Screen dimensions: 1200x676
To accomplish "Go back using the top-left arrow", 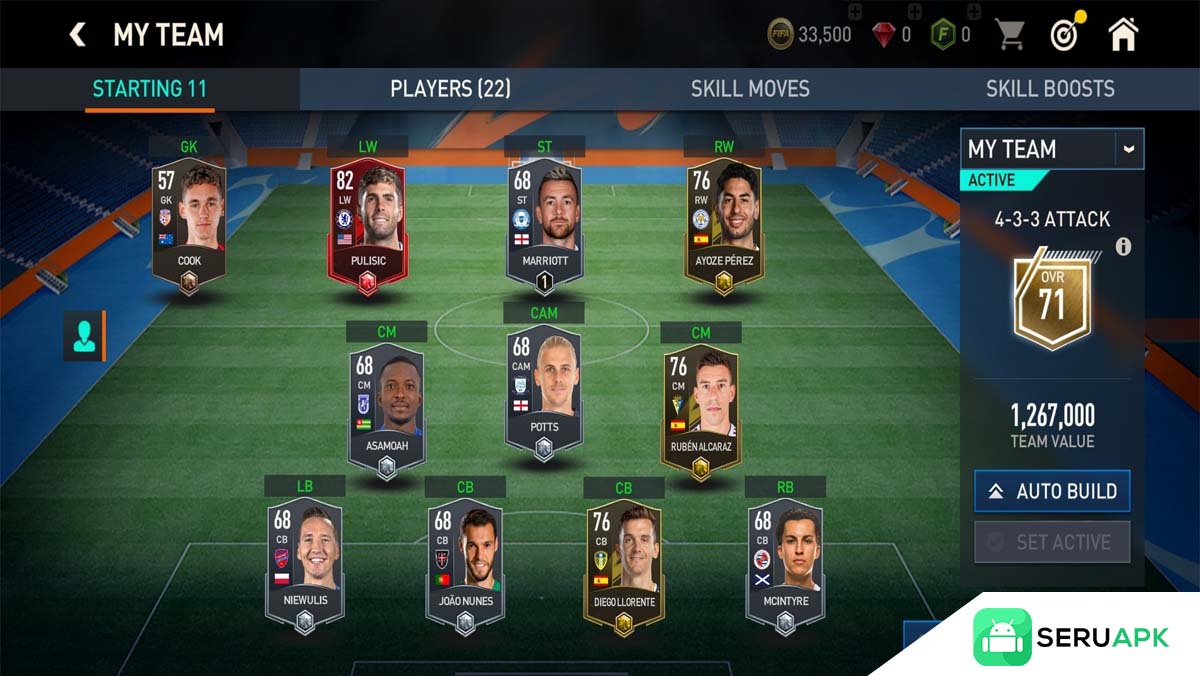I will (77, 35).
